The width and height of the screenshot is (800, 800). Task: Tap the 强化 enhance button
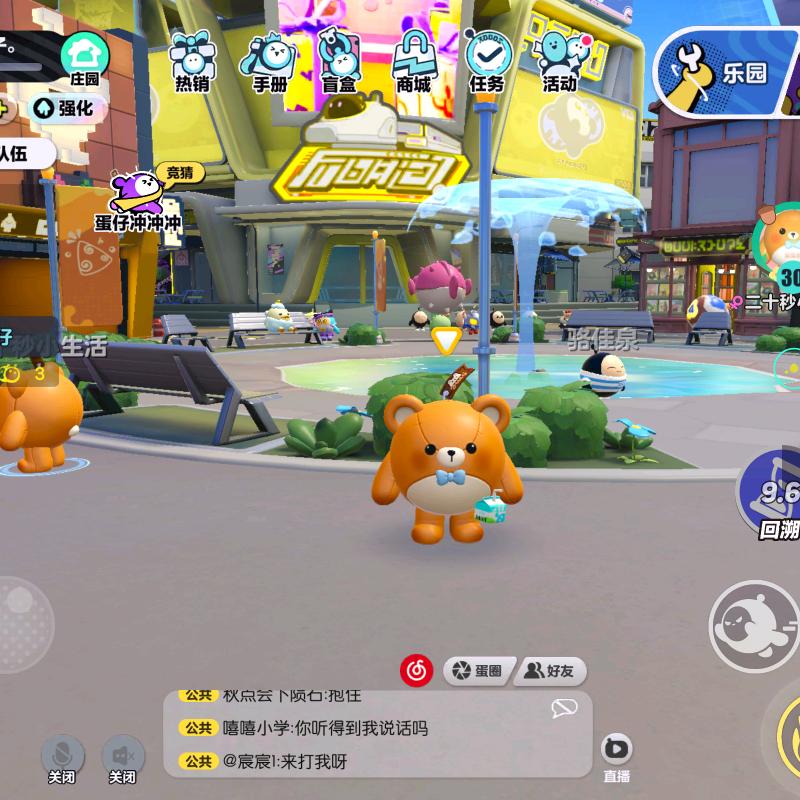tap(66, 107)
